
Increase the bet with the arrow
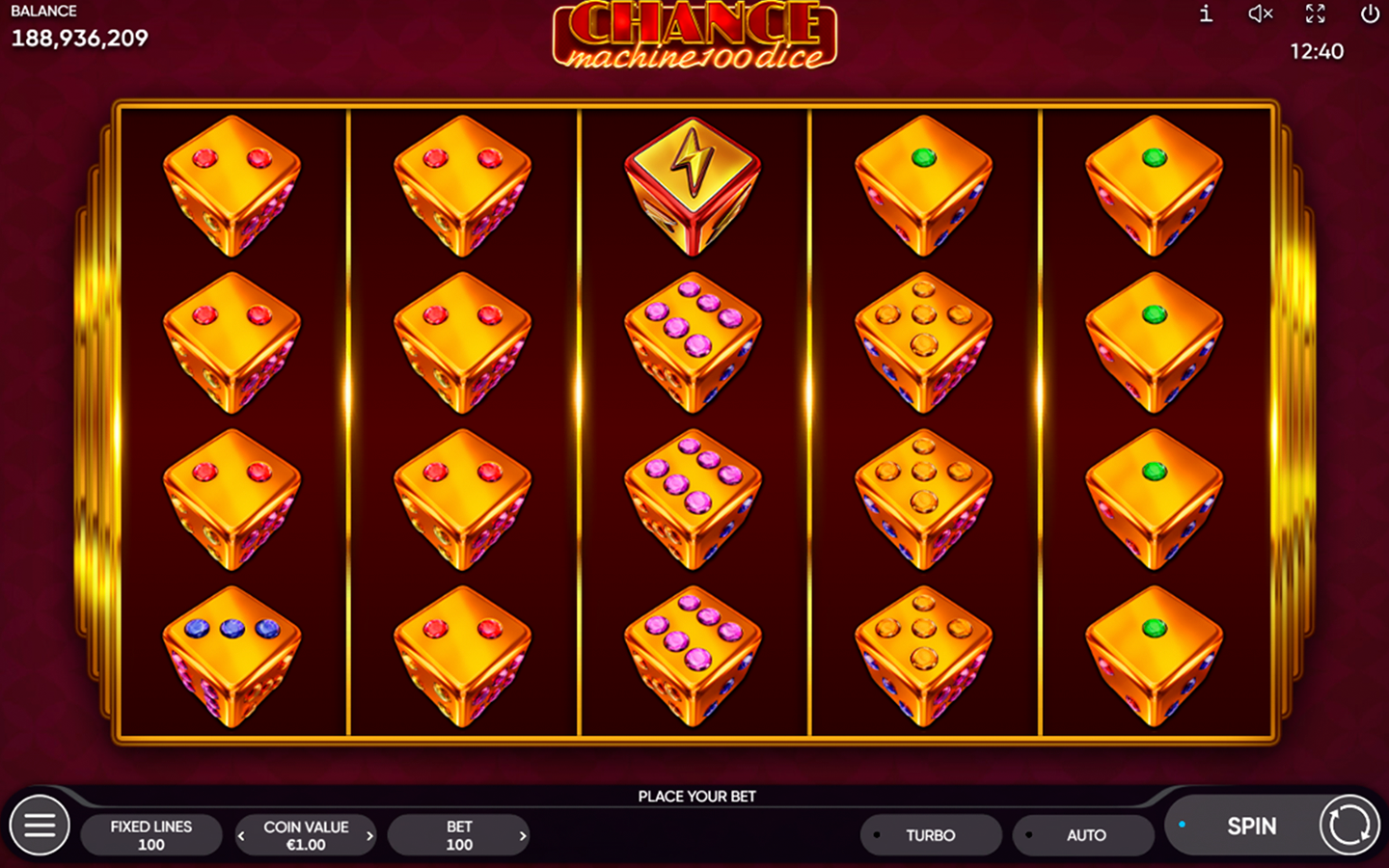click(523, 836)
